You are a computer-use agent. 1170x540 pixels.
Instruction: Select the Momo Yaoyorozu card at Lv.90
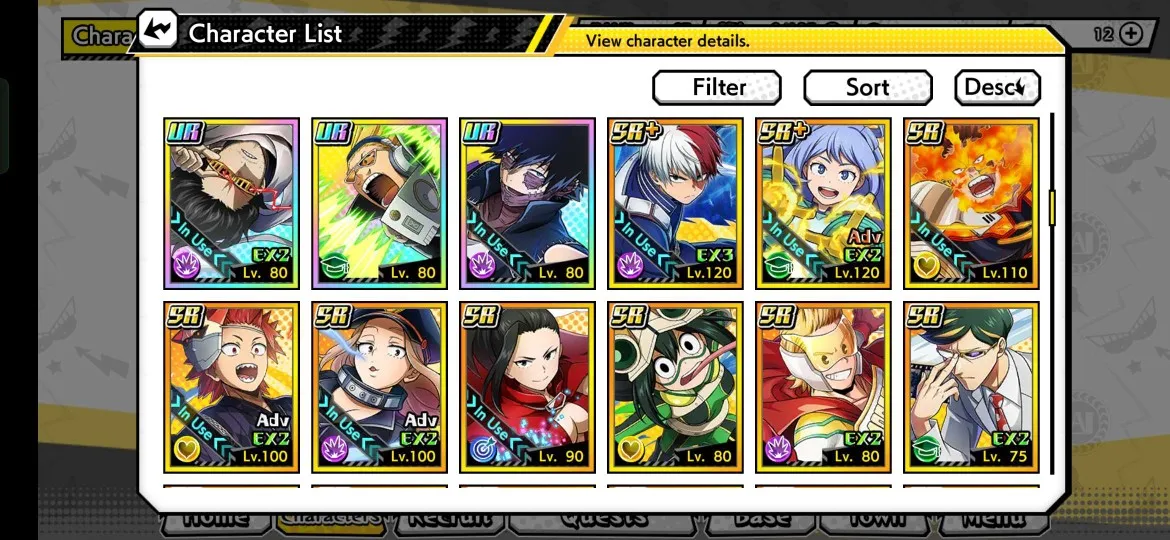click(527, 387)
